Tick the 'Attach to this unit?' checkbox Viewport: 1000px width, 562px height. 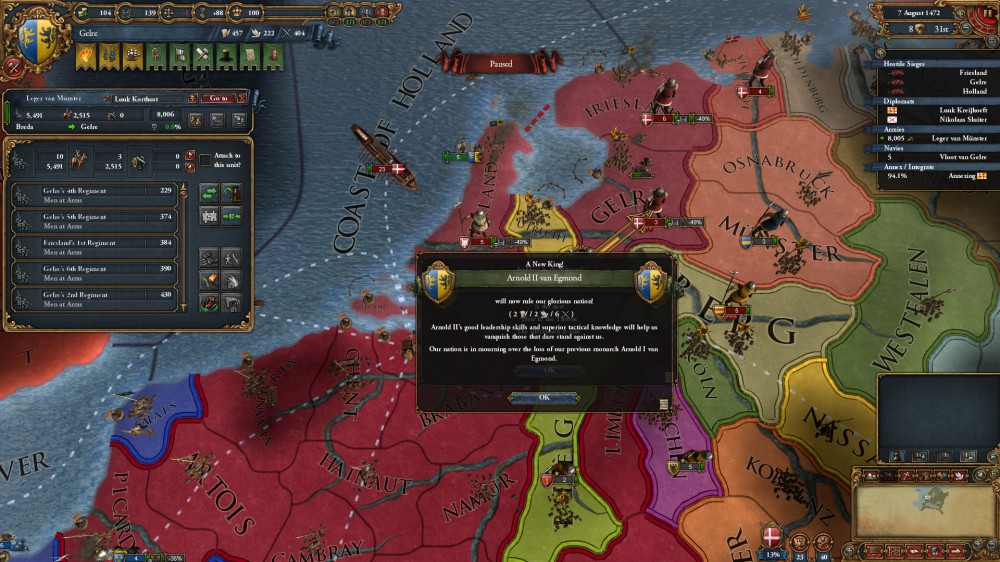(205, 160)
